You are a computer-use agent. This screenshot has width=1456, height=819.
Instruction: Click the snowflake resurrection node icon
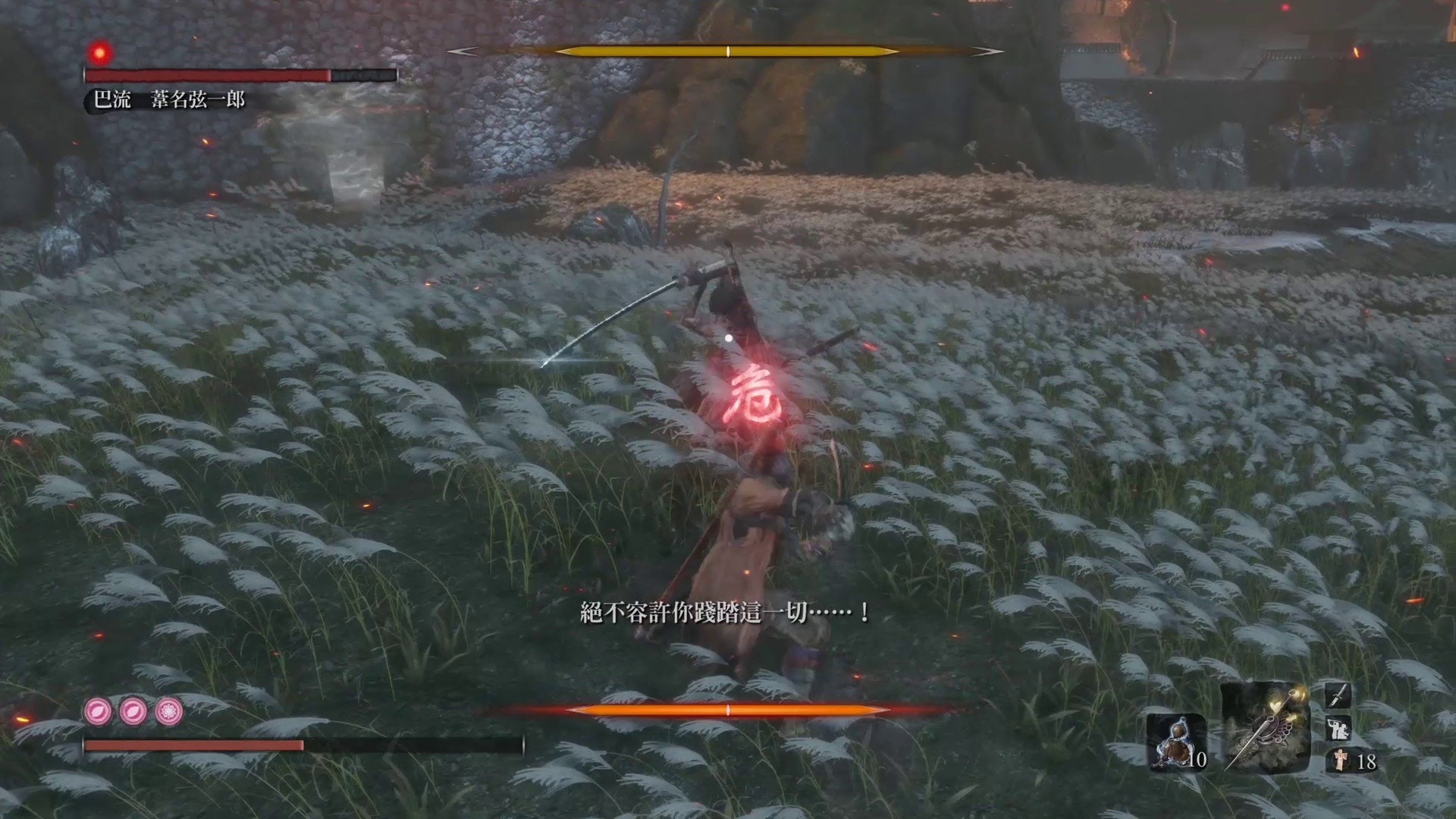click(x=168, y=713)
